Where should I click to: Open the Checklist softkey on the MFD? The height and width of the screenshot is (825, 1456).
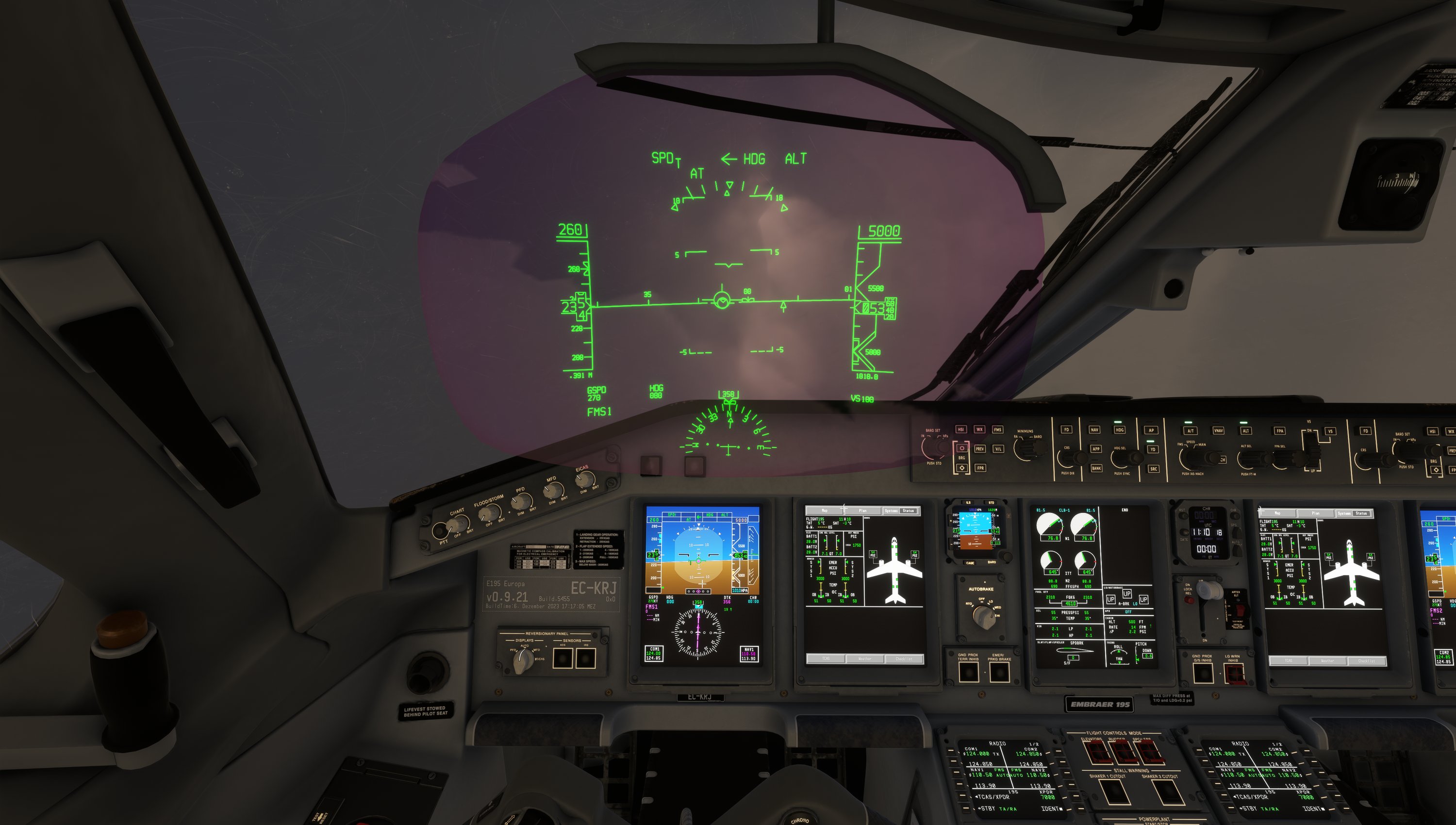[x=905, y=659]
